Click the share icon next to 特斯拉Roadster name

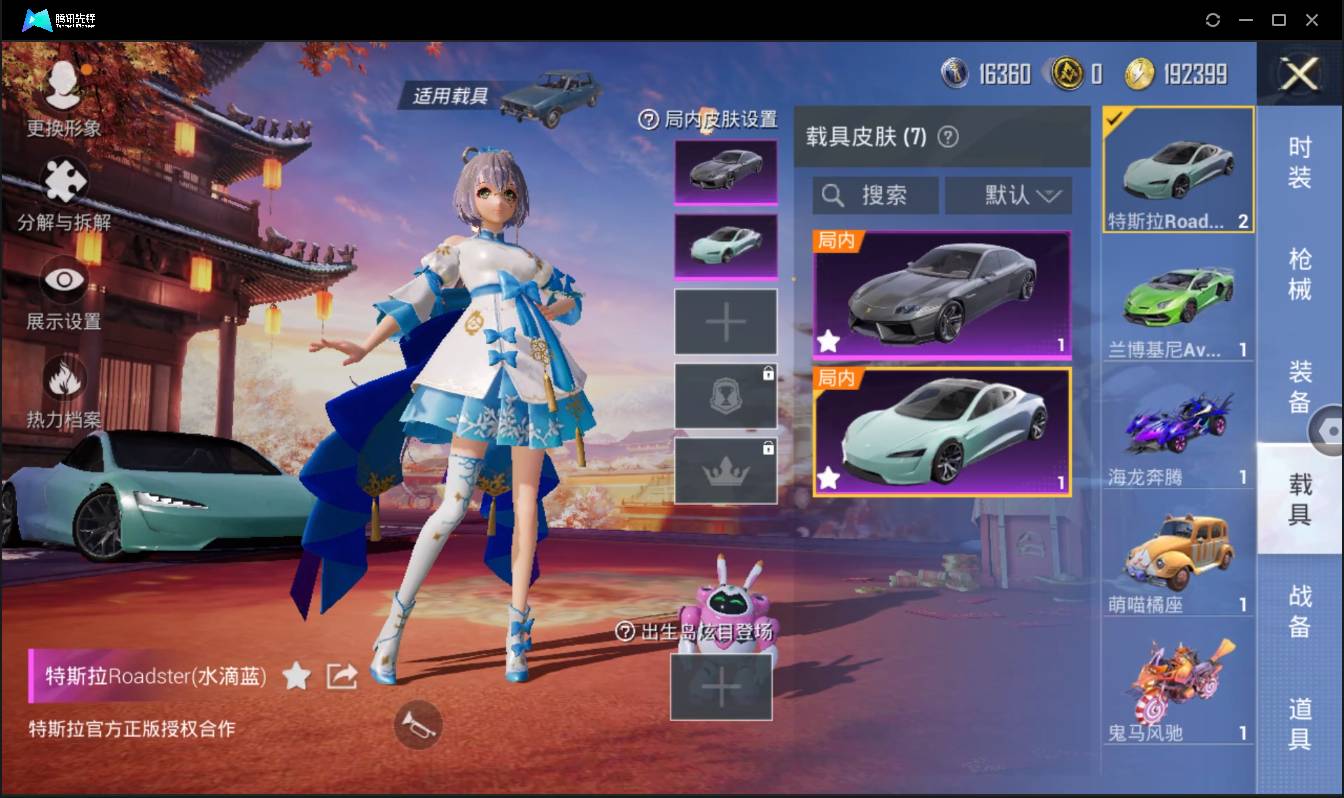click(341, 676)
